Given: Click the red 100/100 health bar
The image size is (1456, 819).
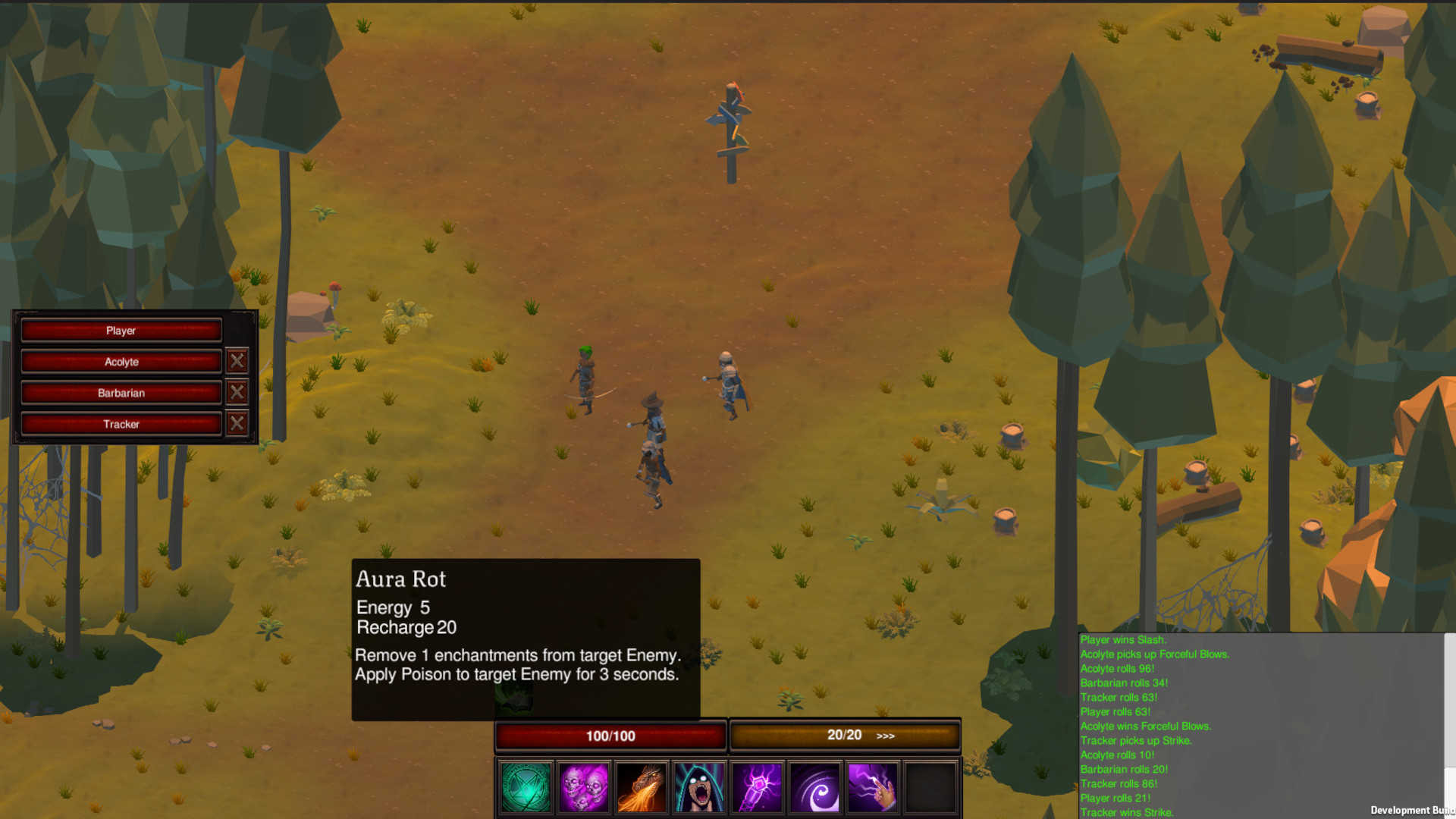Looking at the screenshot, I should pos(610,735).
